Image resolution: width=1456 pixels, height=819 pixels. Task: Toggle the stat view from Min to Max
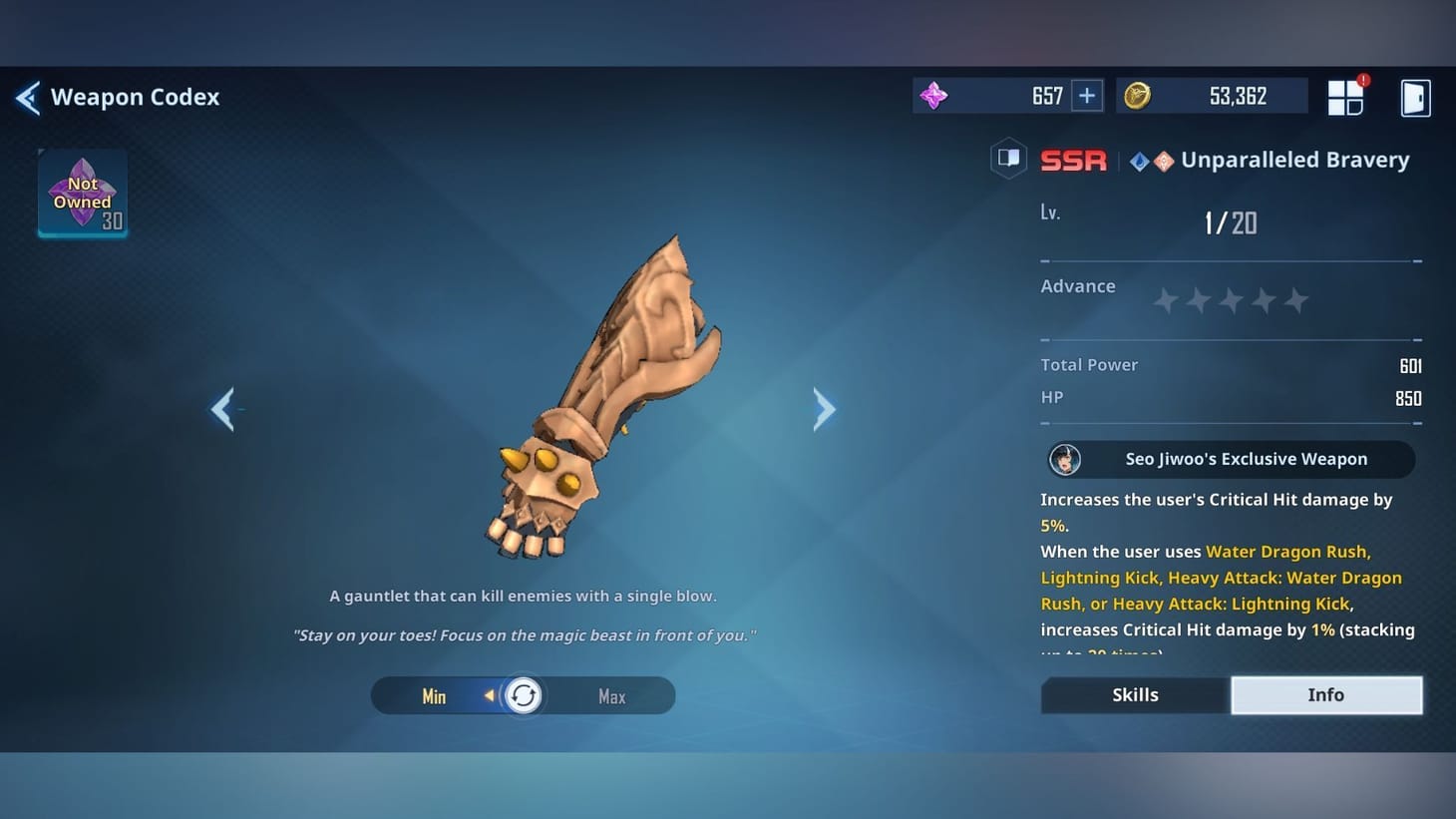(x=611, y=695)
